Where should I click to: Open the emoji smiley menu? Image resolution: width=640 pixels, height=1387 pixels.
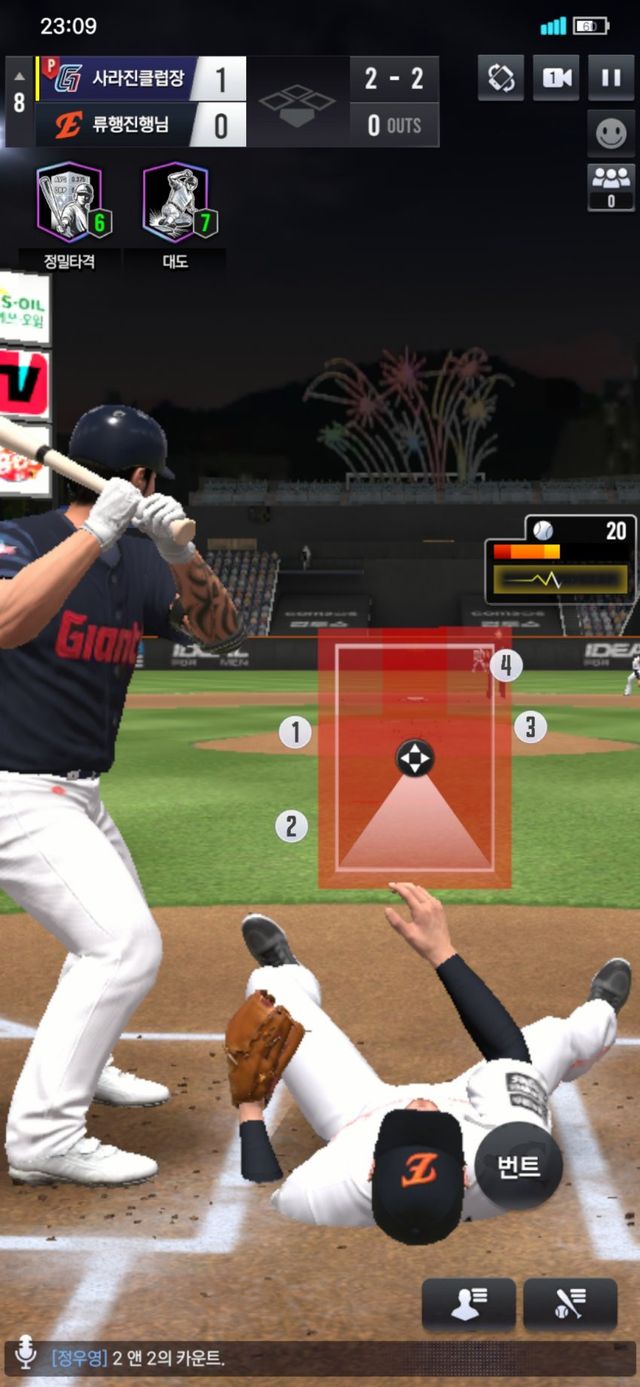(610, 133)
